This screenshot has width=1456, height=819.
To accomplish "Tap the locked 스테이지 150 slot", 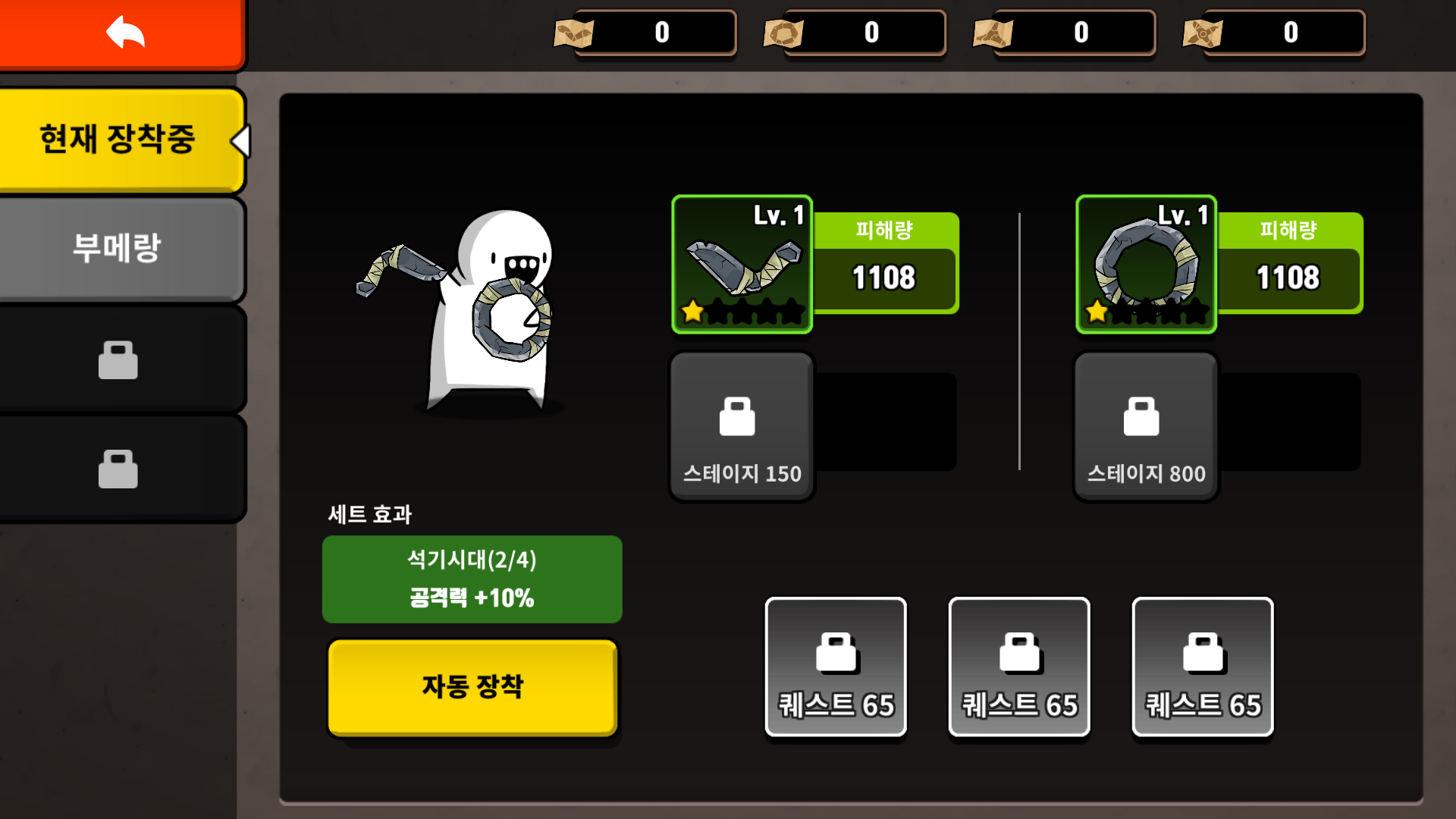I will click(742, 426).
